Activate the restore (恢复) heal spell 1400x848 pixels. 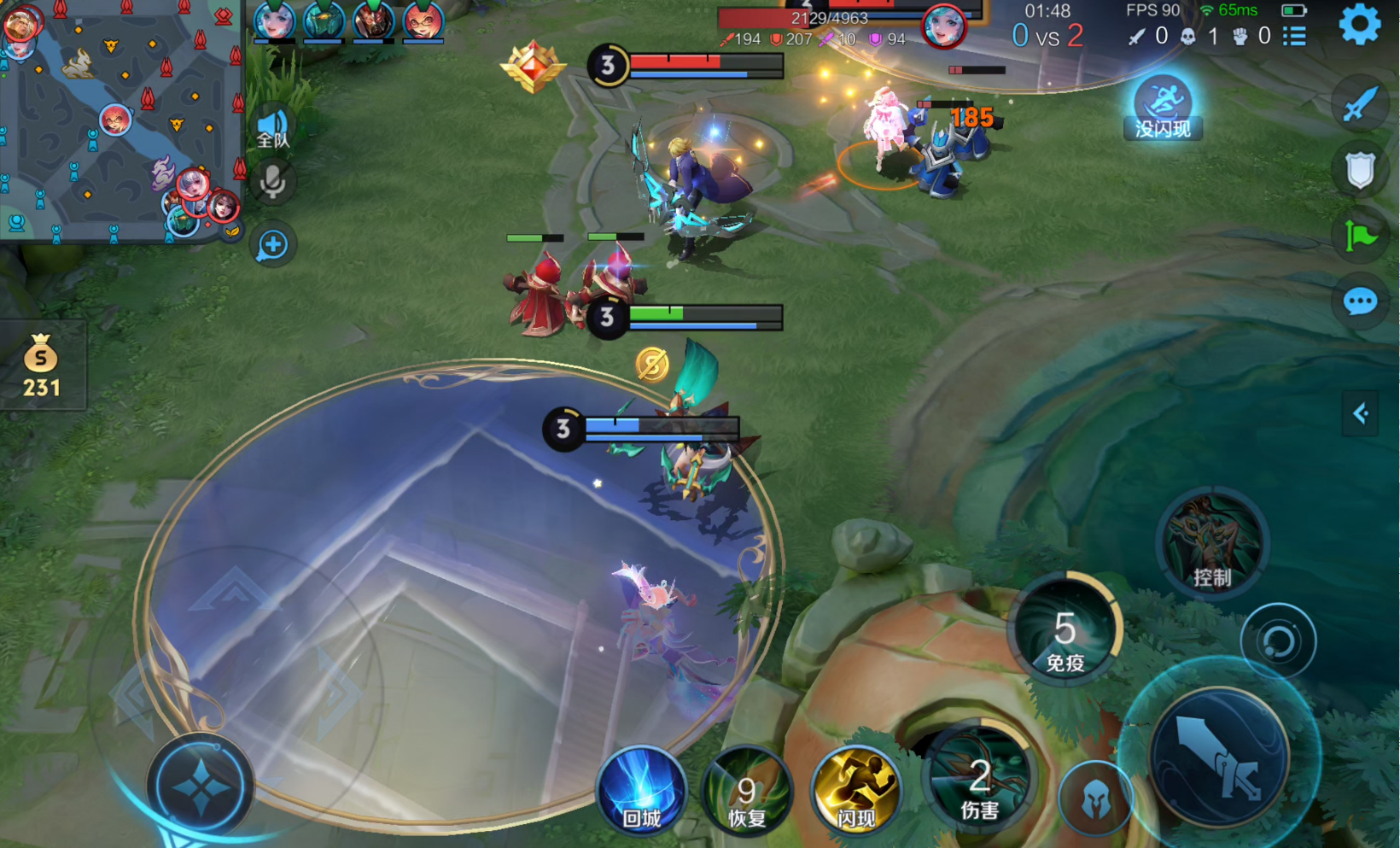point(747,791)
